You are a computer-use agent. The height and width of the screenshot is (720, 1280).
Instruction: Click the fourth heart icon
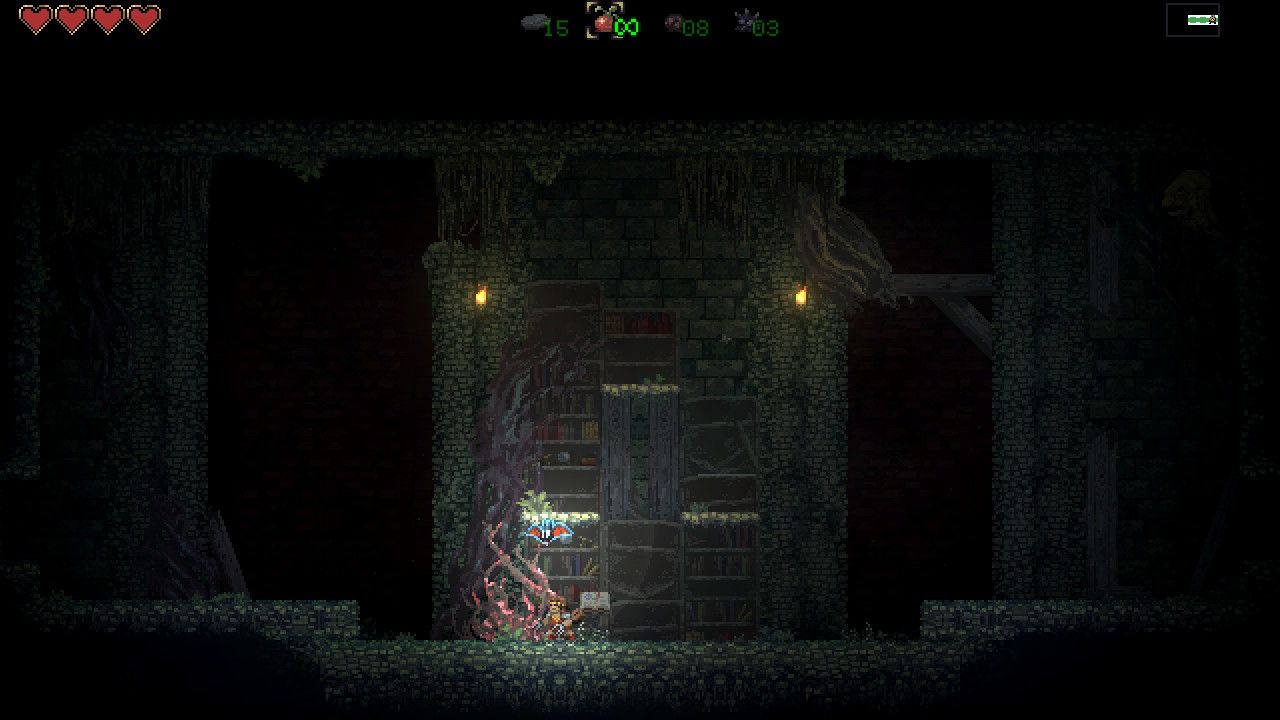click(143, 19)
